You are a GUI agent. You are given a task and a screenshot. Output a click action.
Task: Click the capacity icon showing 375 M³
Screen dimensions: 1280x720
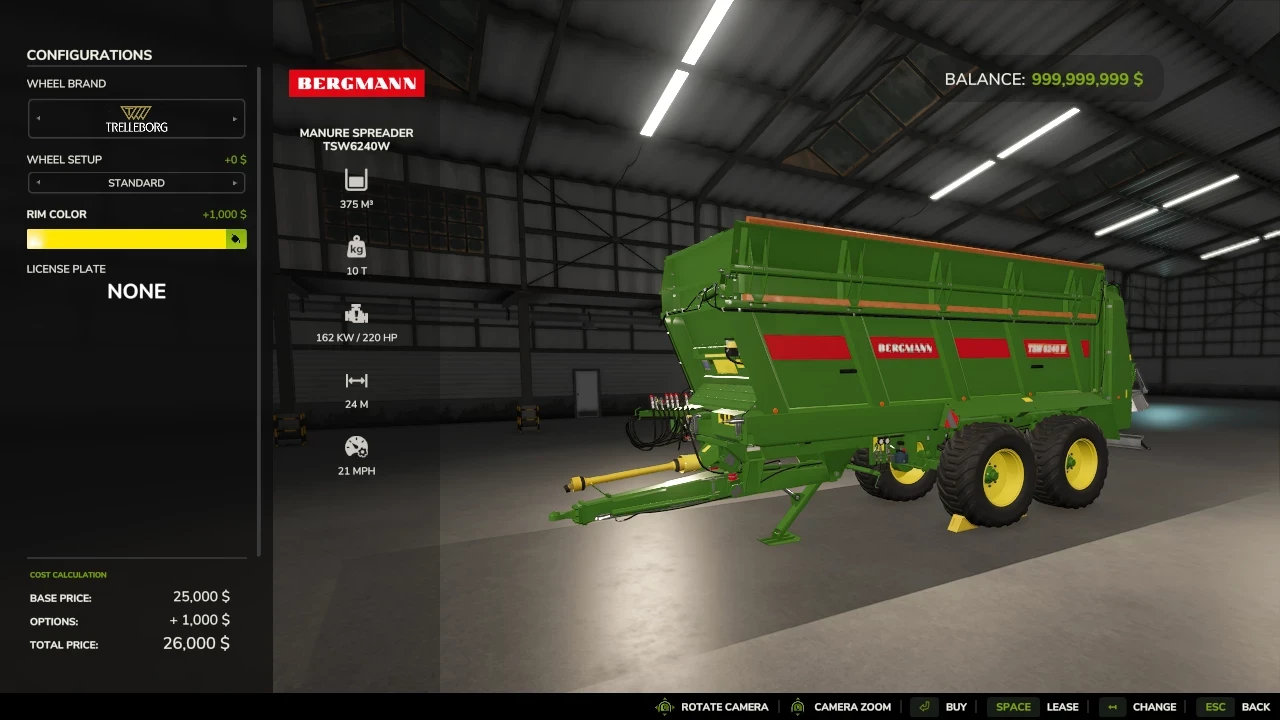(356, 181)
